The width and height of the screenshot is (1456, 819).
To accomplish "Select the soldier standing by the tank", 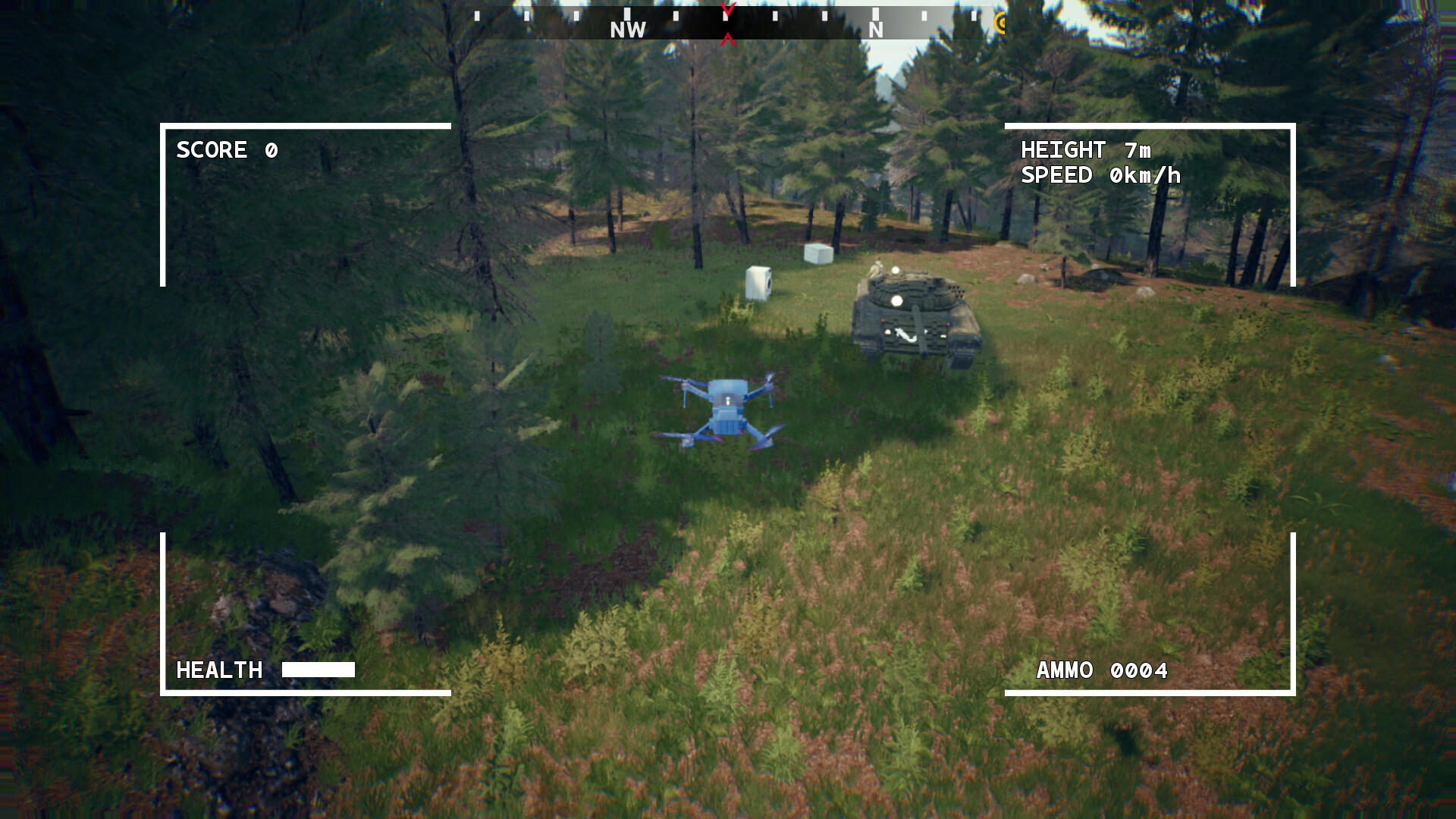I will point(877,269).
